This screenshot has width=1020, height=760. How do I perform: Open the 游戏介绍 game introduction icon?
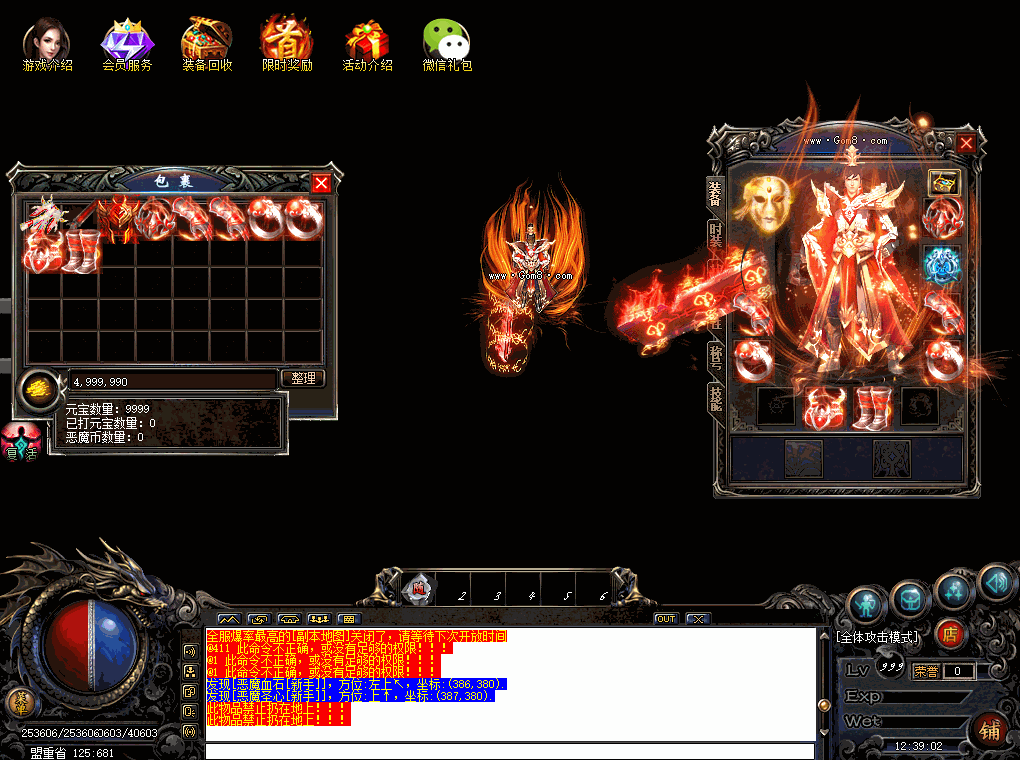tap(47, 42)
